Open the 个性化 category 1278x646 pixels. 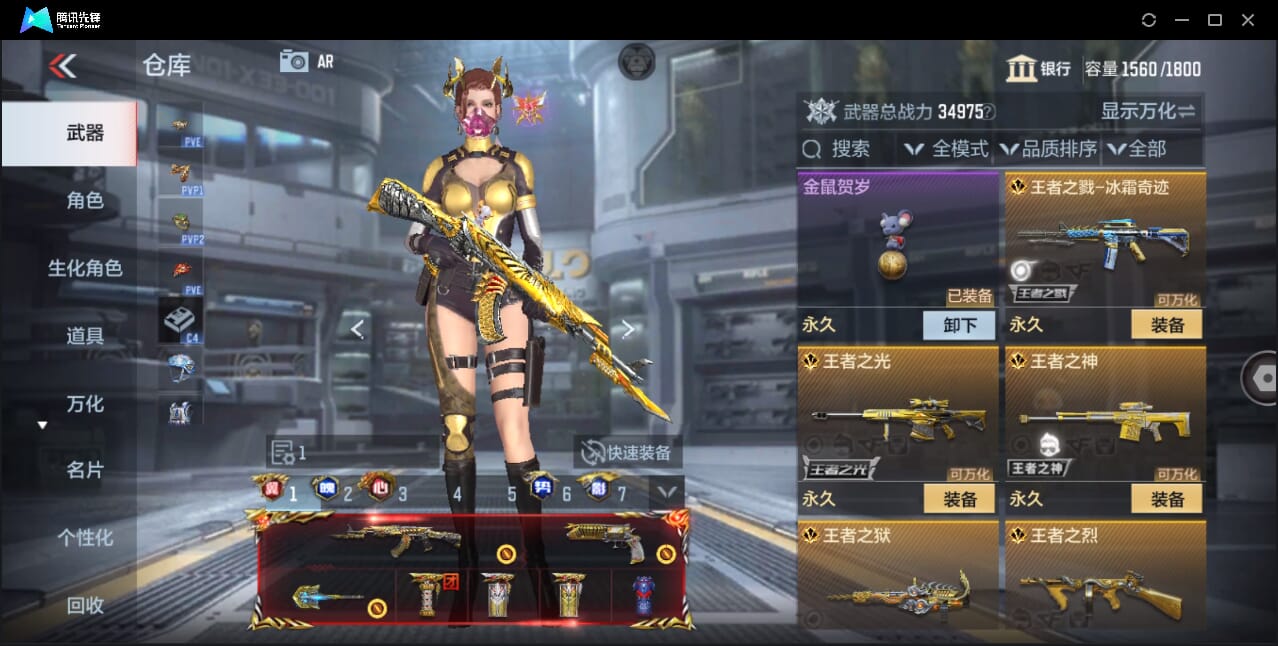85,537
